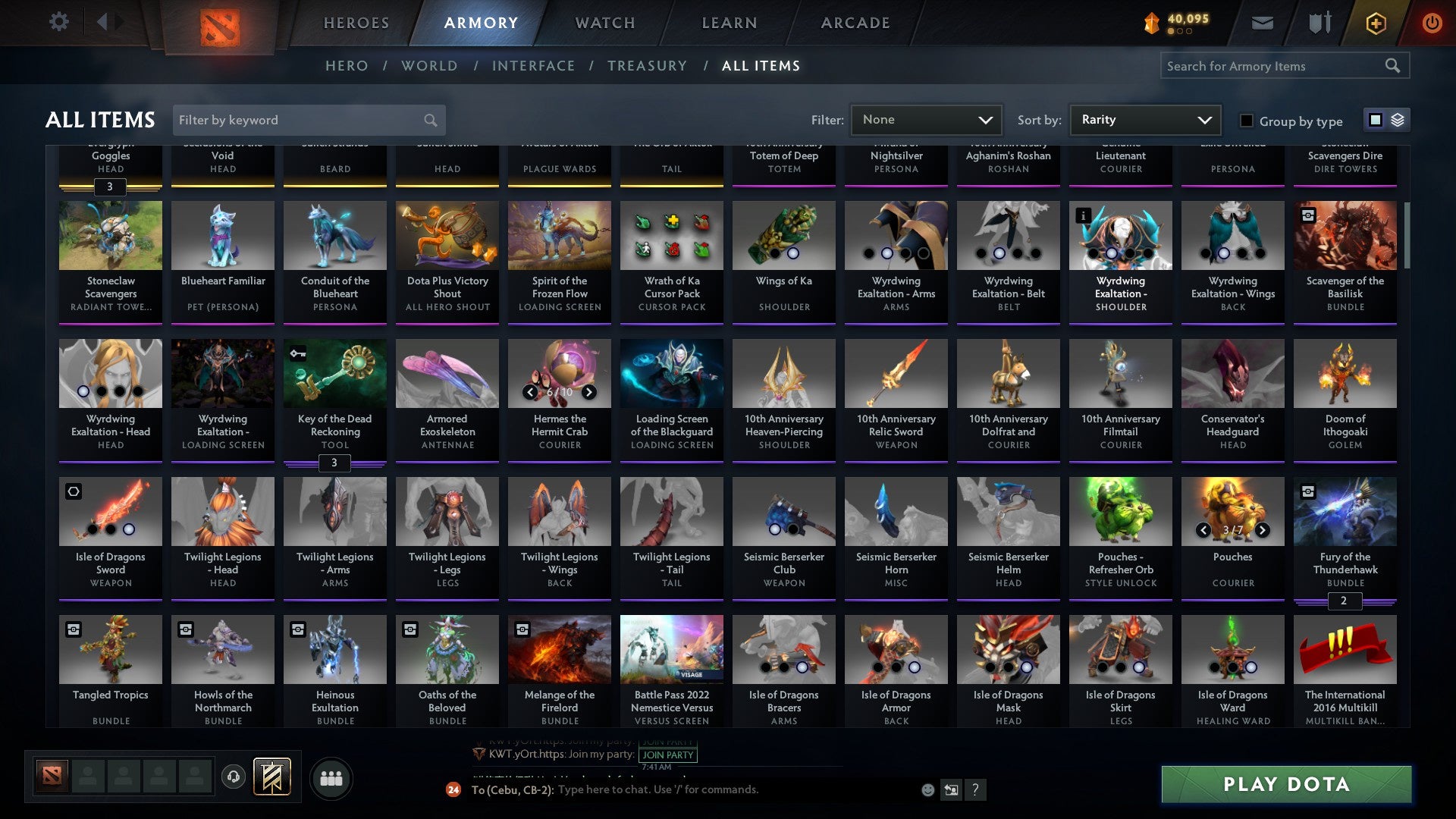The height and width of the screenshot is (819, 1456).
Task: Click the JOIN PARTY link in chat
Action: point(667,755)
